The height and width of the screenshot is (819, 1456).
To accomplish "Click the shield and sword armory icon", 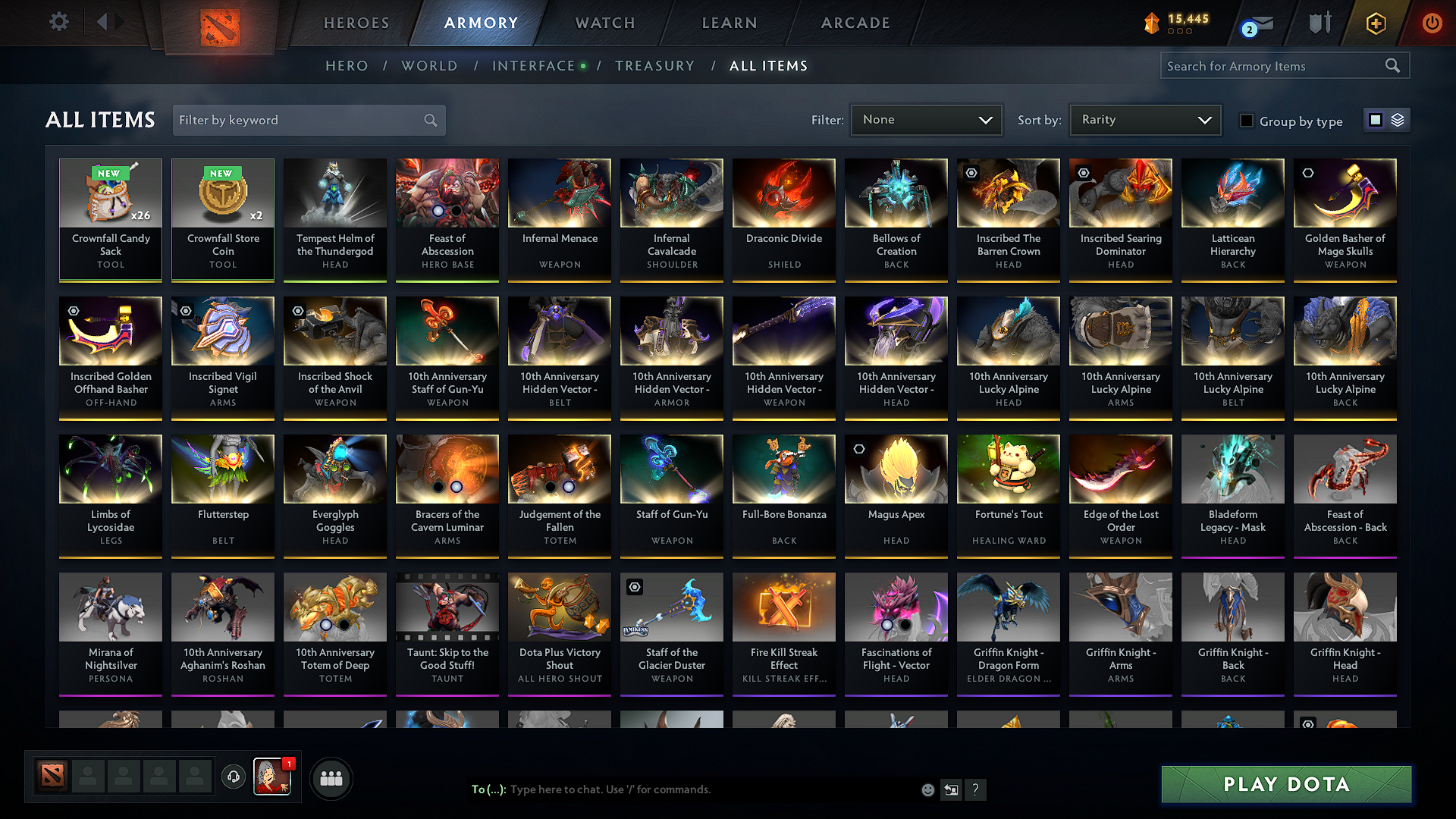I will 1319,23.
